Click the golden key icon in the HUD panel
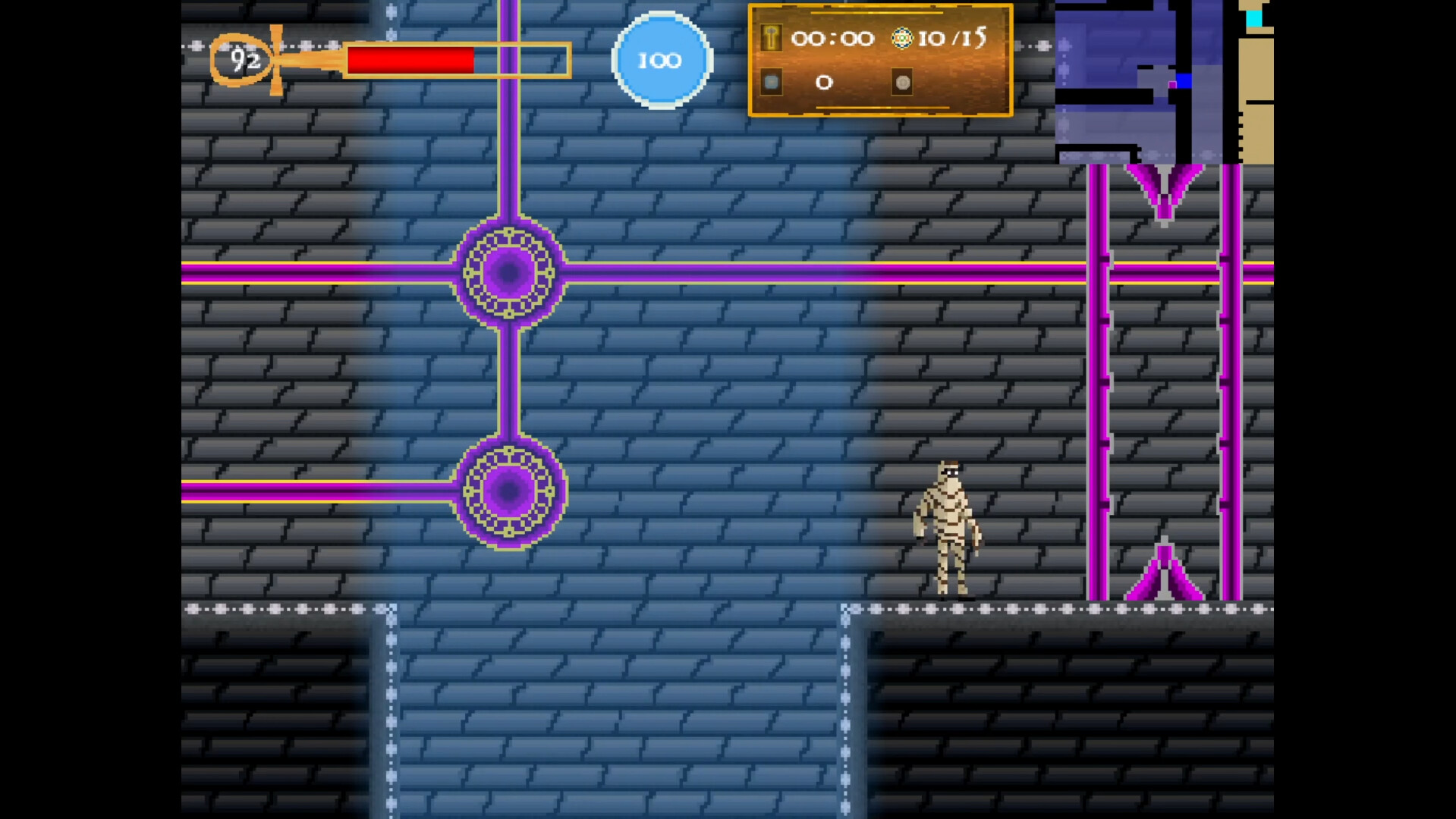Image resolution: width=1456 pixels, height=819 pixels. [772, 38]
